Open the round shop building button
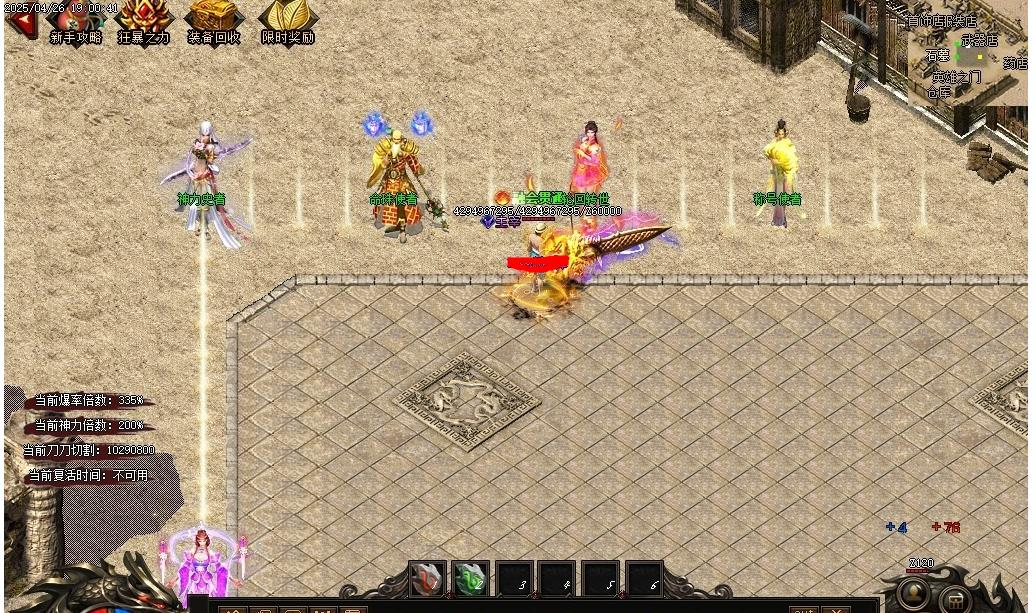Screen dimensions: 1036x613 point(955,600)
